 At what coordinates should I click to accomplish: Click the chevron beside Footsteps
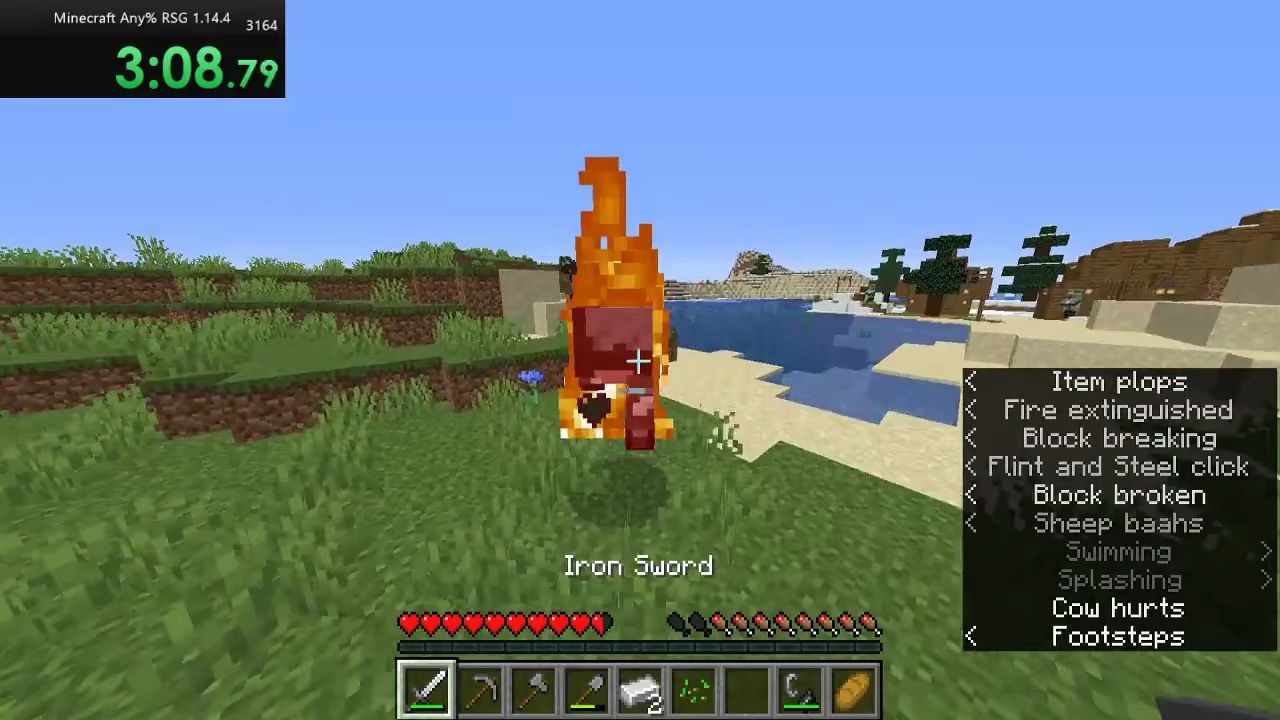pyautogui.click(x=970, y=636)
